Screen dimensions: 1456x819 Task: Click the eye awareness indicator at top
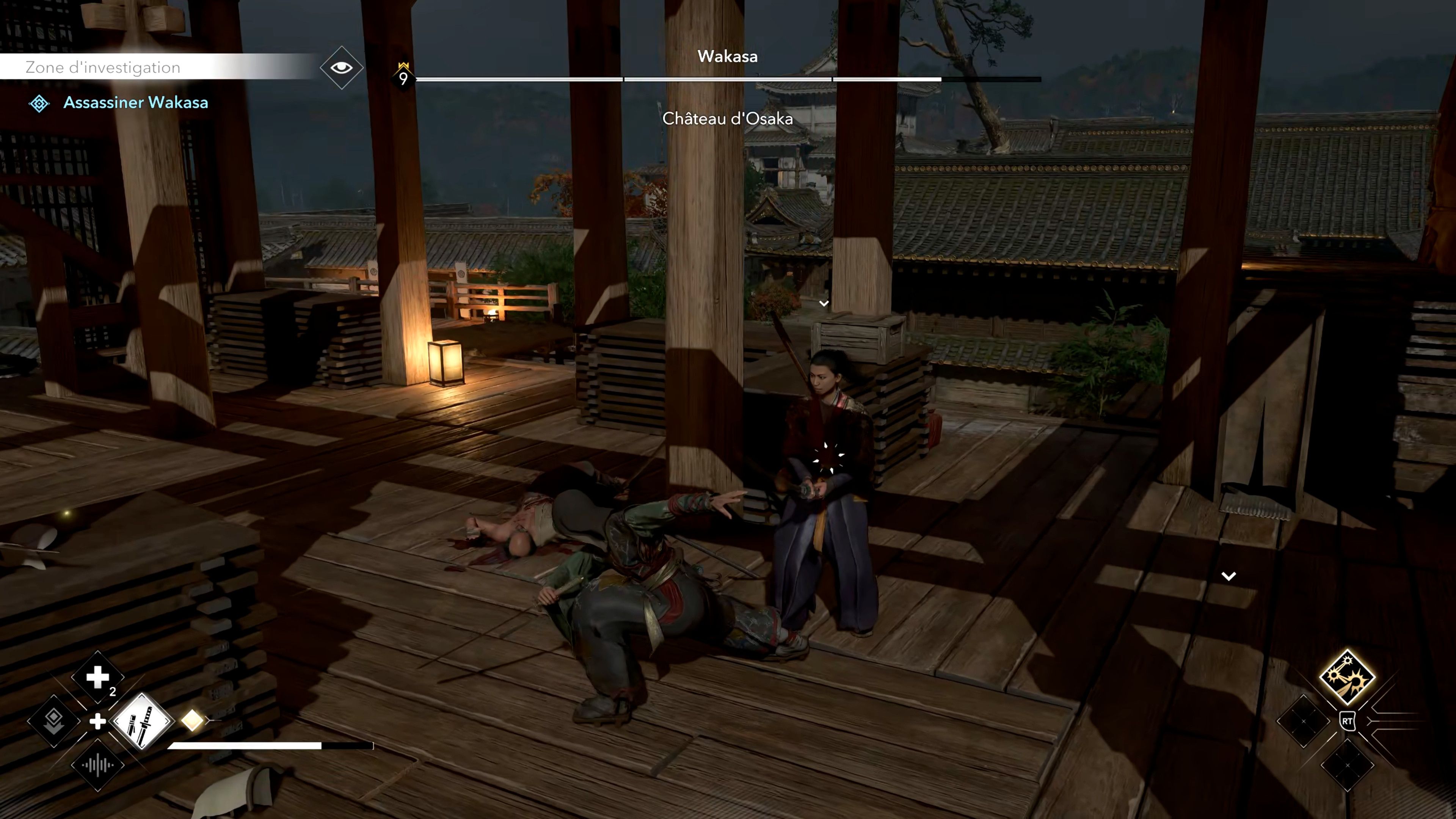(x=341, y=67)
